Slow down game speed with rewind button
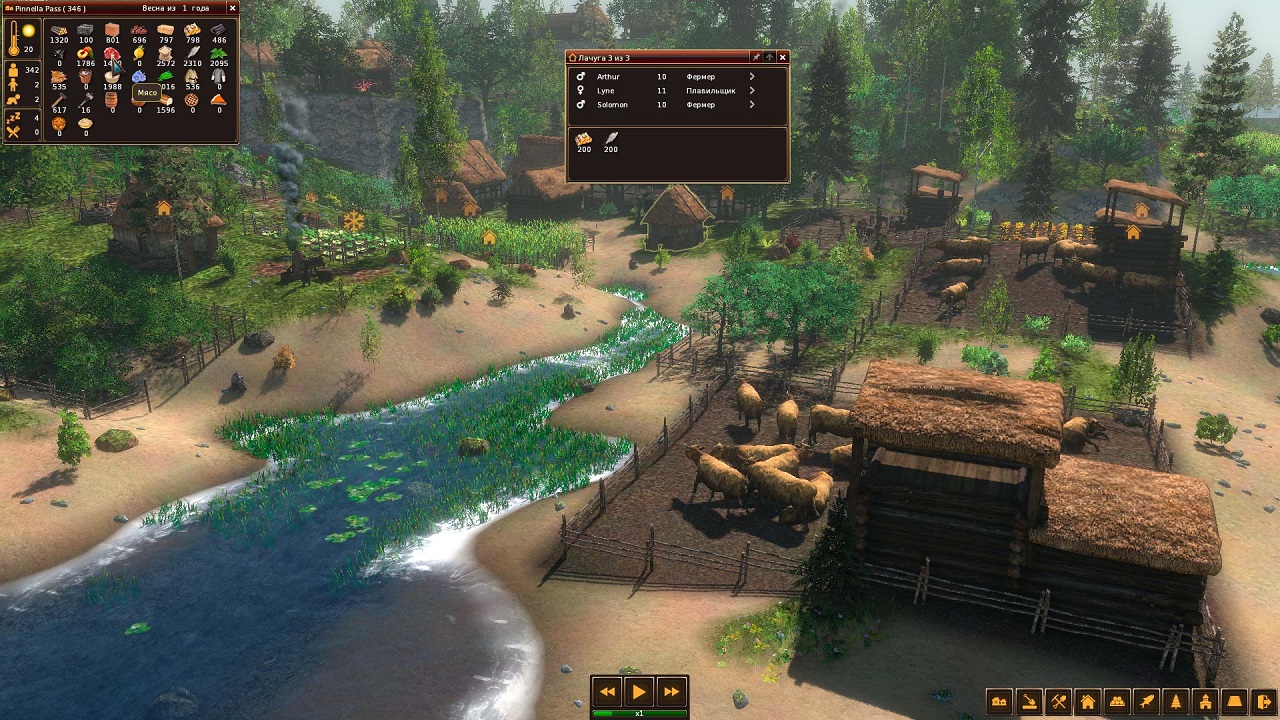 tap(607, 691)
